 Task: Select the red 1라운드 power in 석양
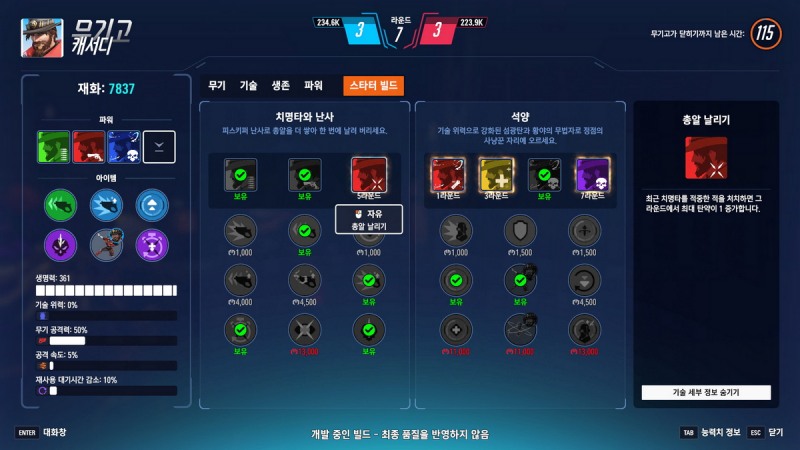pyautogui.click(x=445, y=175)
